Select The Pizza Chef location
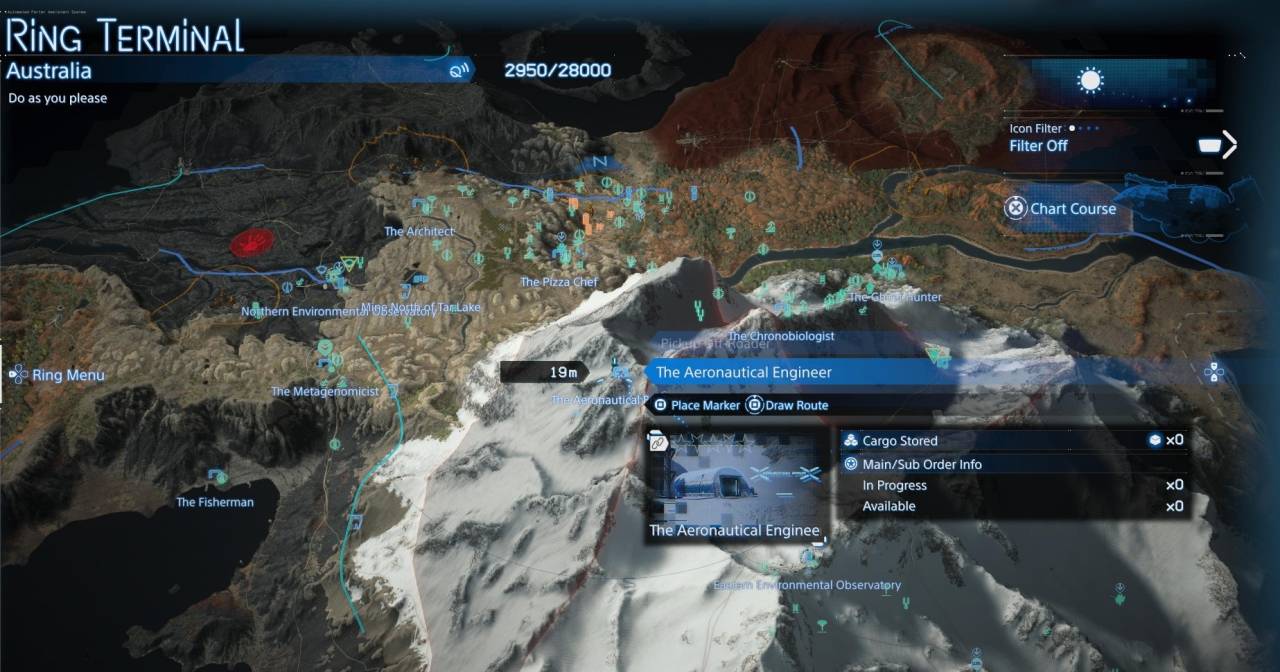Image resolution: width=1280 pixels, height=672 pixels. 558,282
